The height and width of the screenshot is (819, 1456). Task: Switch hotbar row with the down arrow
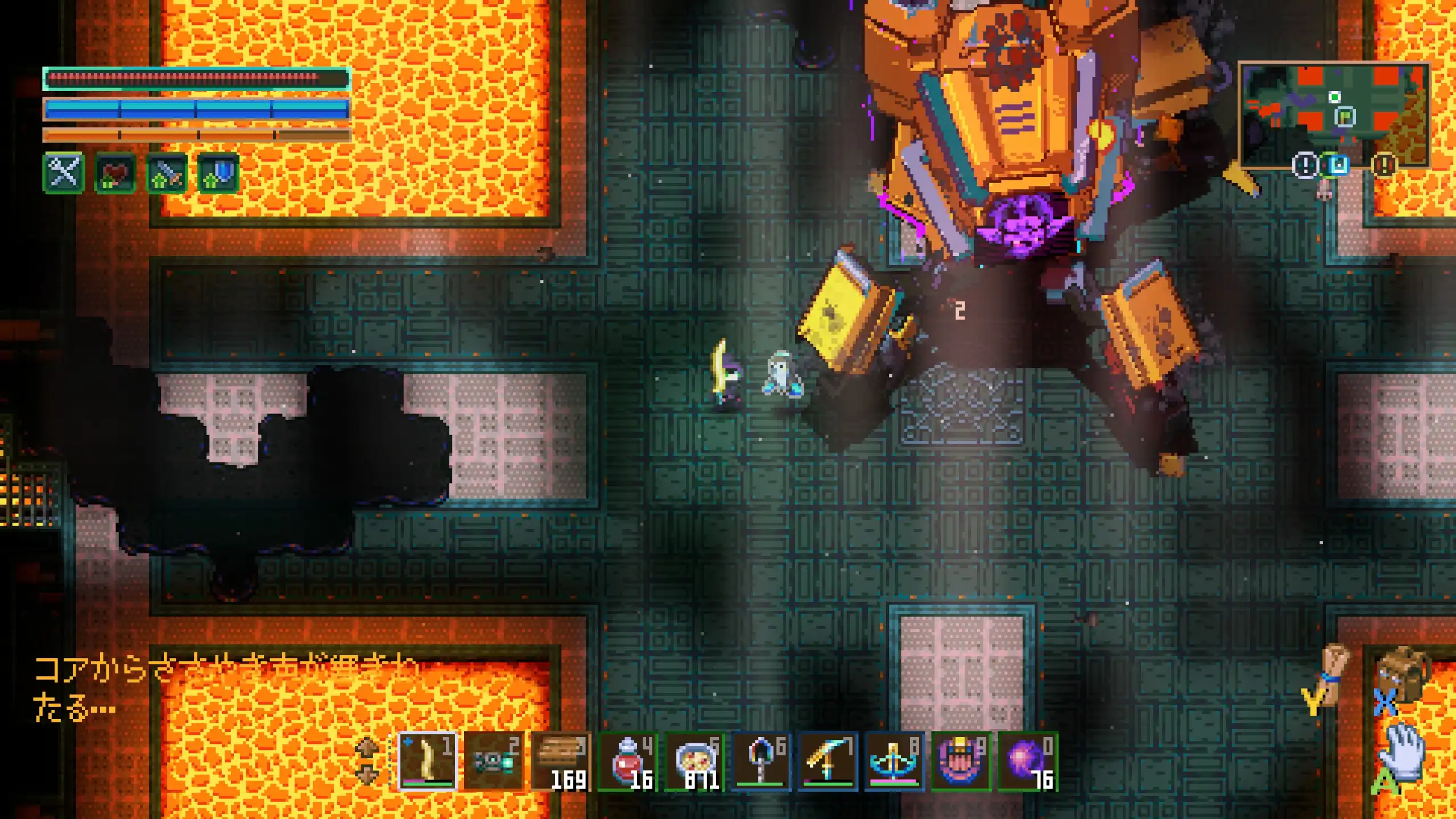pos(367,775)
